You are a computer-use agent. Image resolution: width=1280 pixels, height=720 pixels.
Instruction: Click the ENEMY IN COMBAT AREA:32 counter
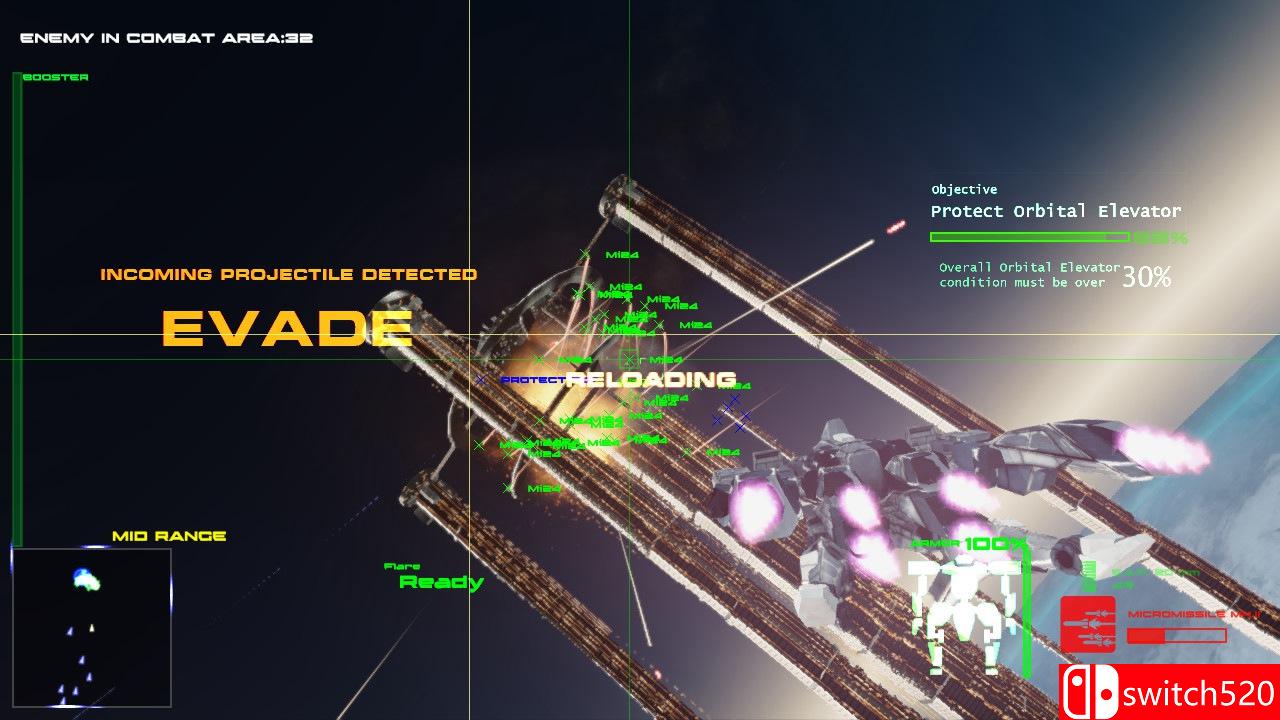pyautogui.click(x=163, y=37)
